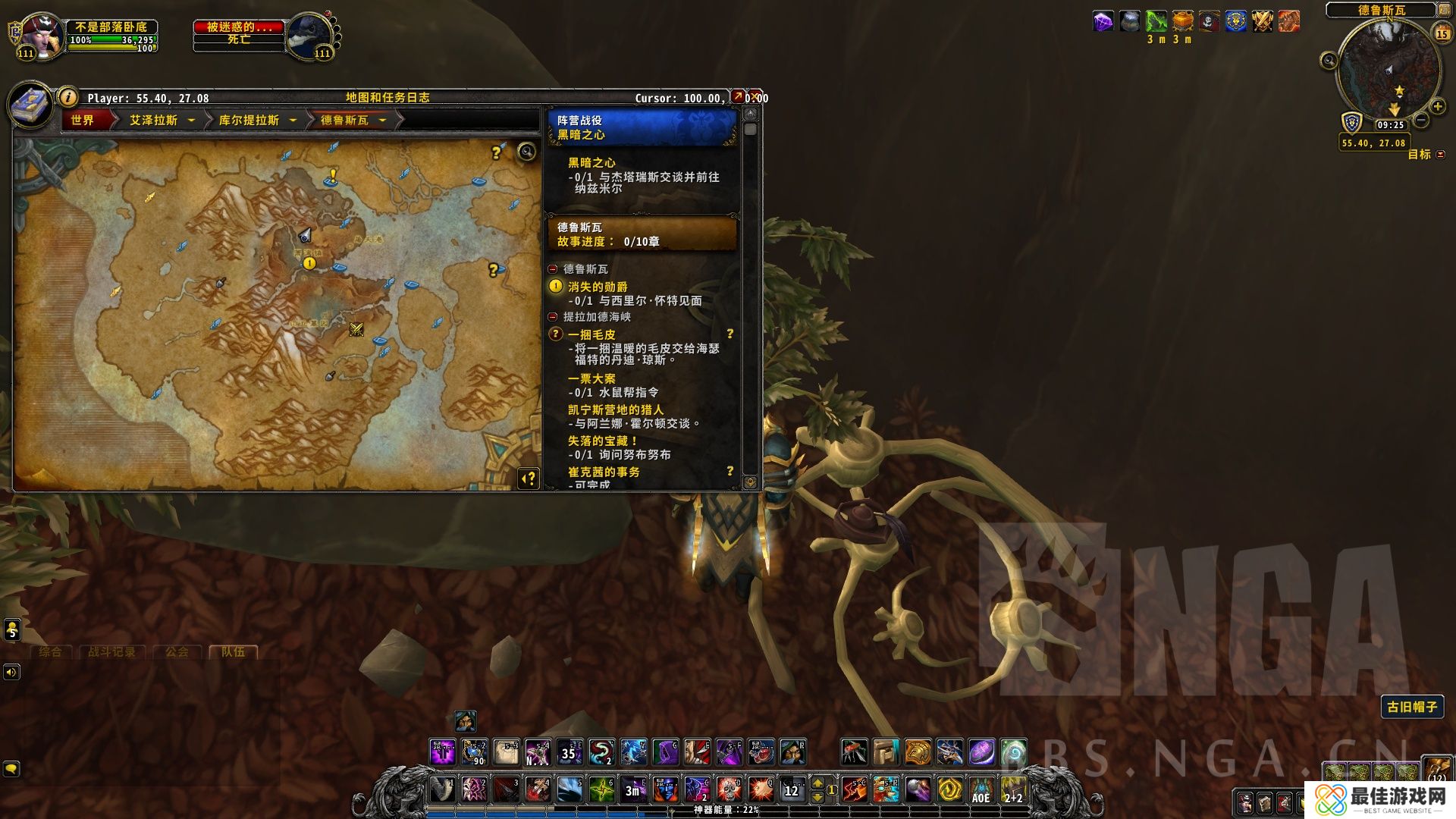Select the 消失的勋爵 quest entry
This screenshot has height=819, width=1456.
point(598,287)
